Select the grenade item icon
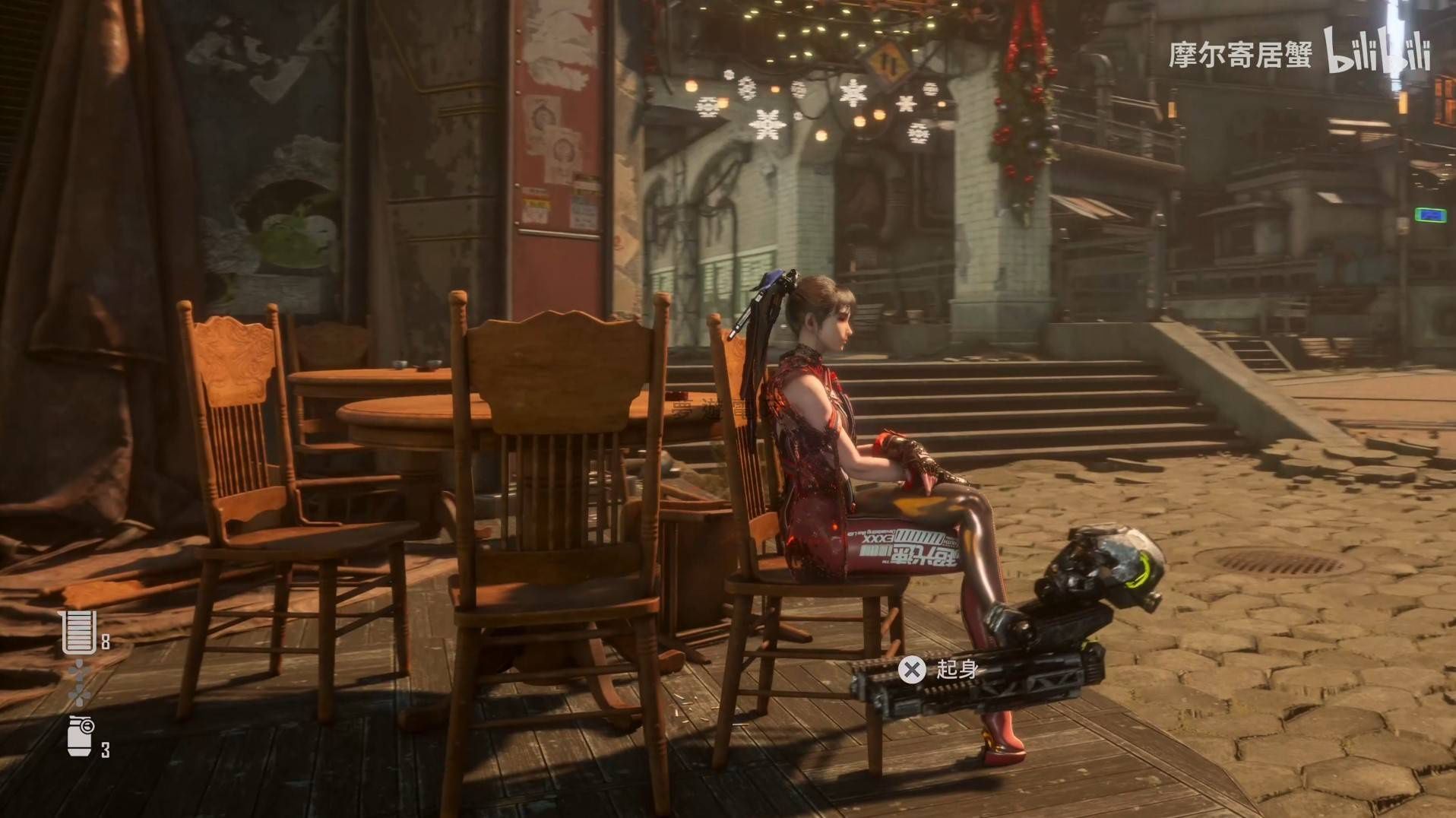Screen dimensions: 1456x818 [81, 736]
